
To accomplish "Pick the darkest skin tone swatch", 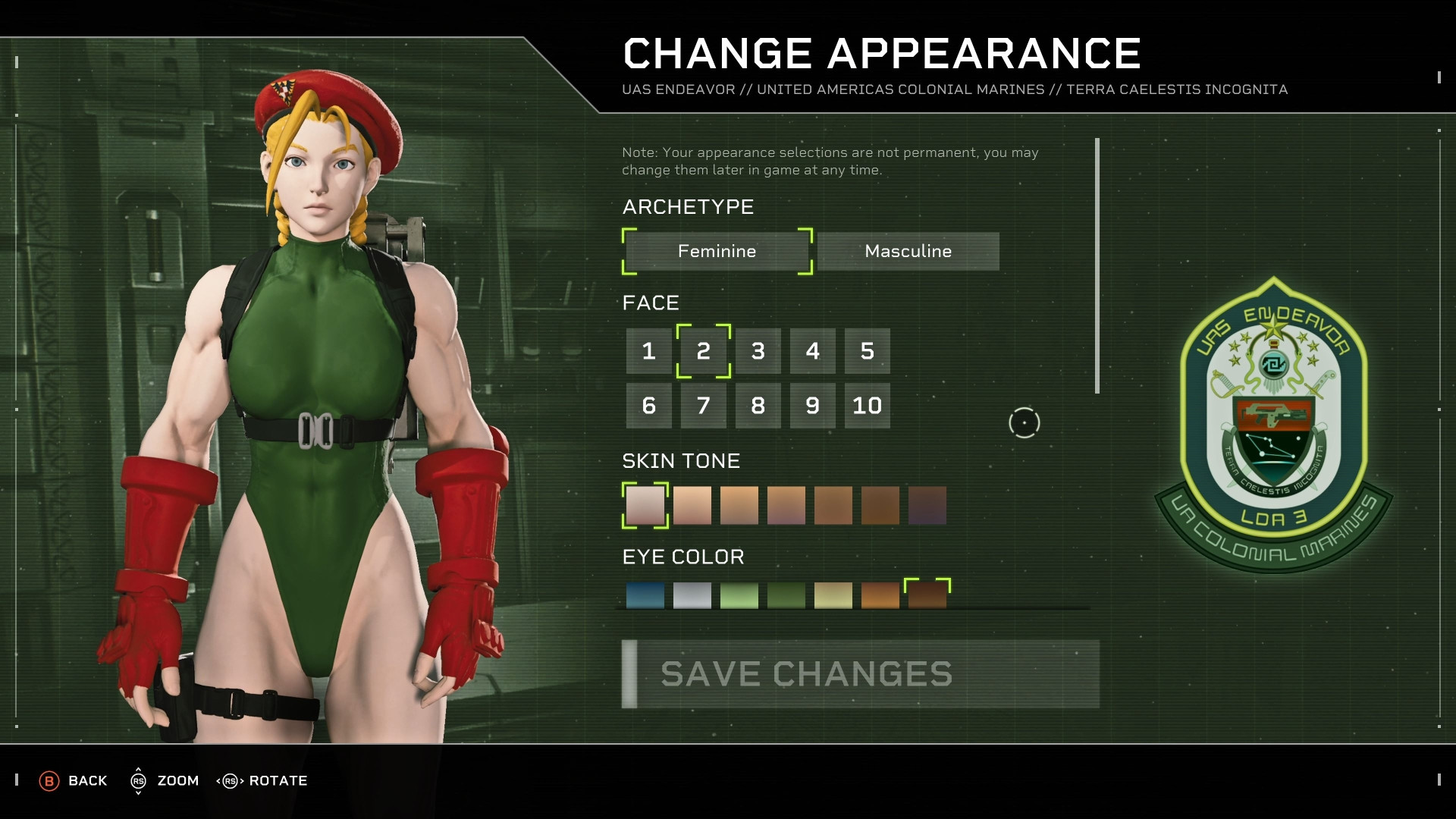I will 927,505.
